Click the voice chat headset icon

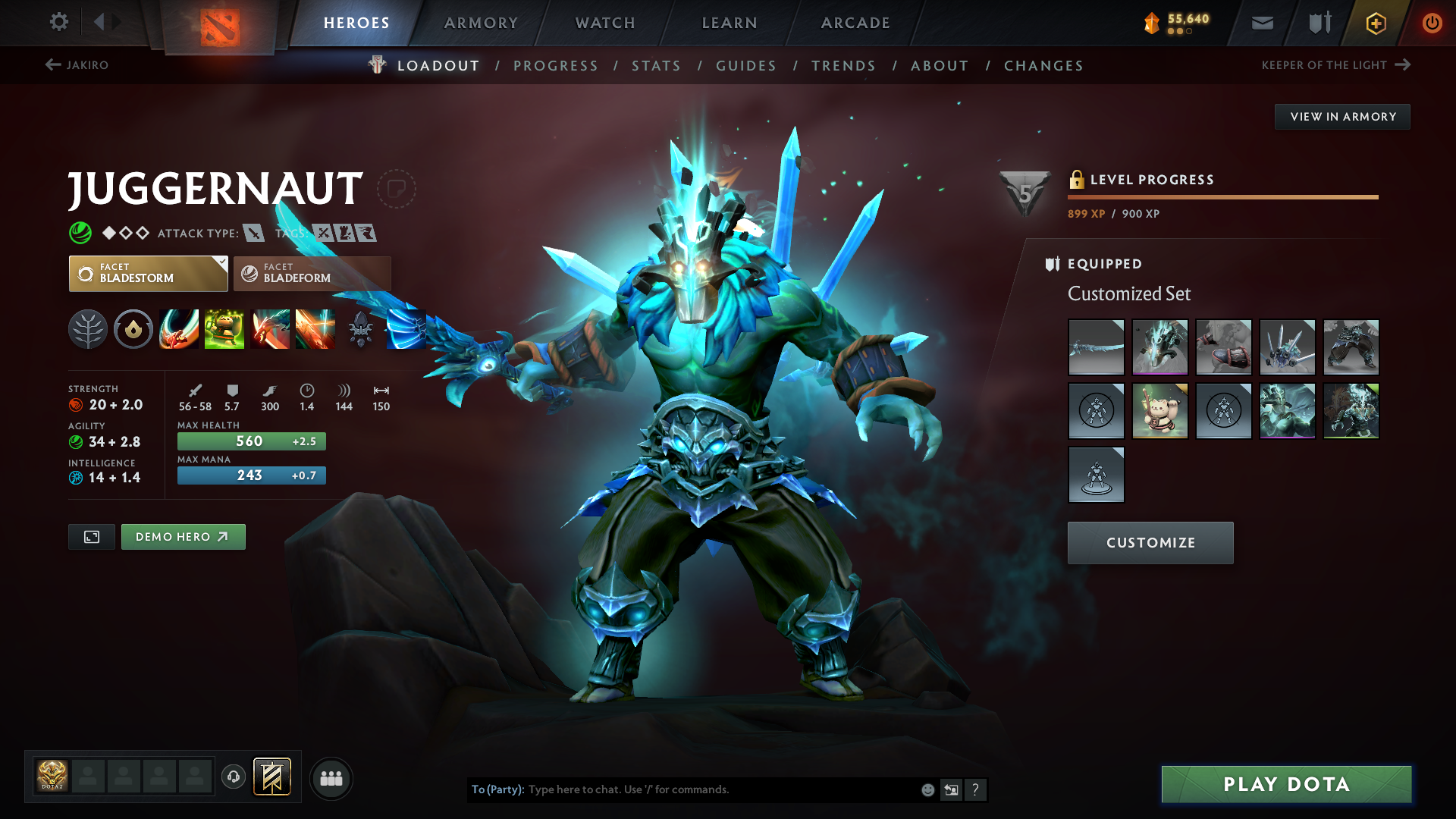[233, 778]
